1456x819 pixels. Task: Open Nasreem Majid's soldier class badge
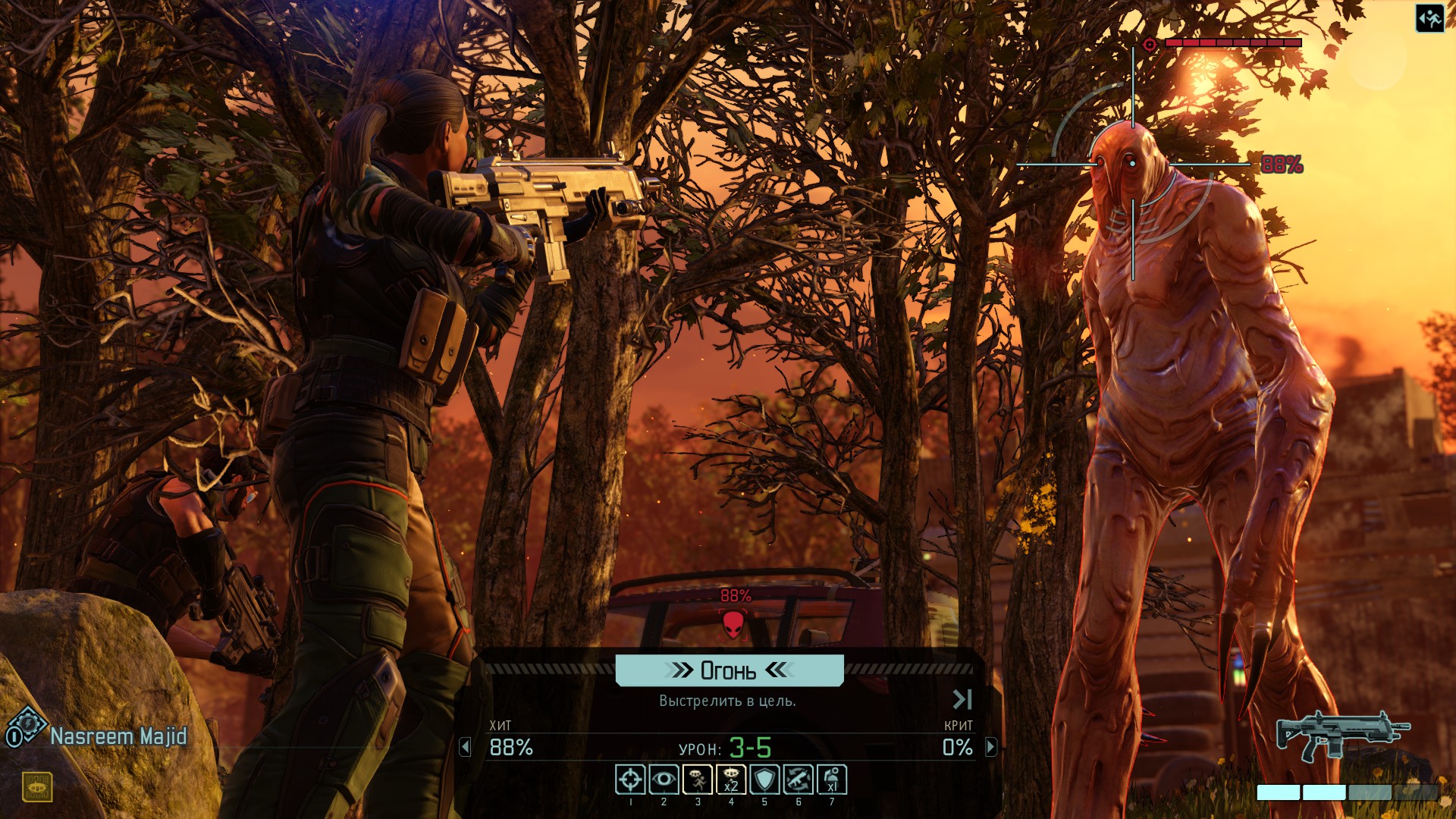tap(26, 727)
